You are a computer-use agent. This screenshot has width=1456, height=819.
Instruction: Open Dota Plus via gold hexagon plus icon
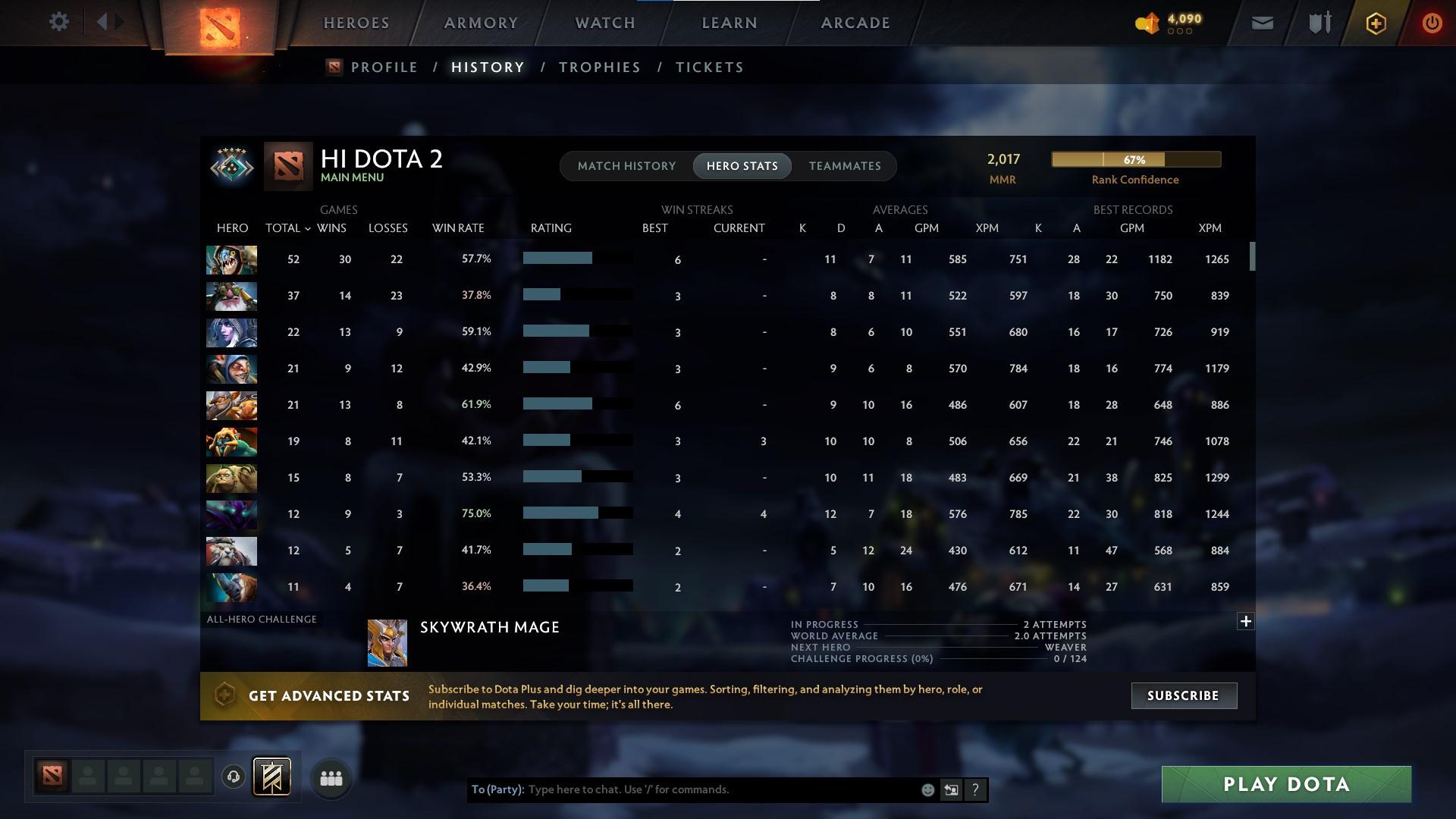click(1376, 23)
